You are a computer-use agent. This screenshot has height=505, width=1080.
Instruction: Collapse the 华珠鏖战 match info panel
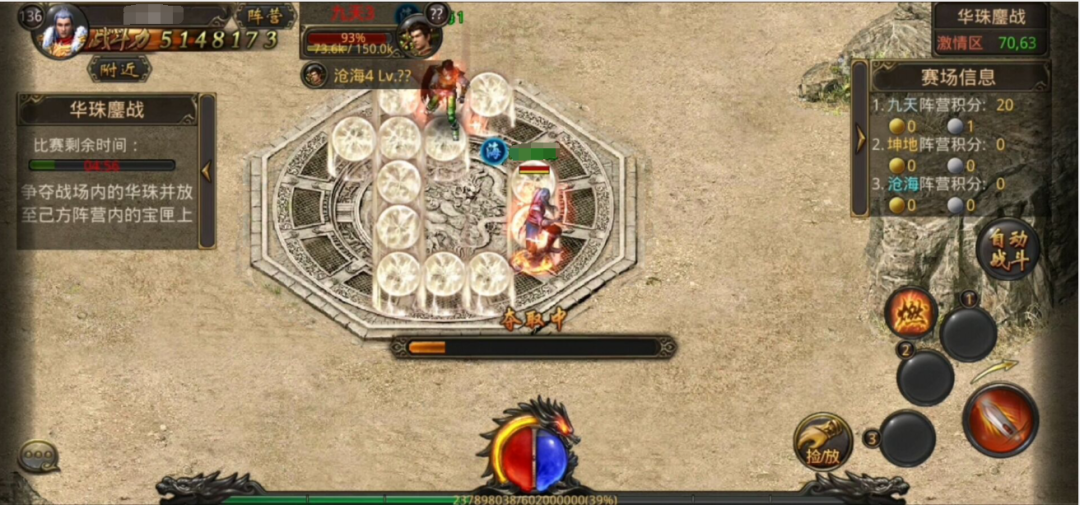[x=207, y=170]
